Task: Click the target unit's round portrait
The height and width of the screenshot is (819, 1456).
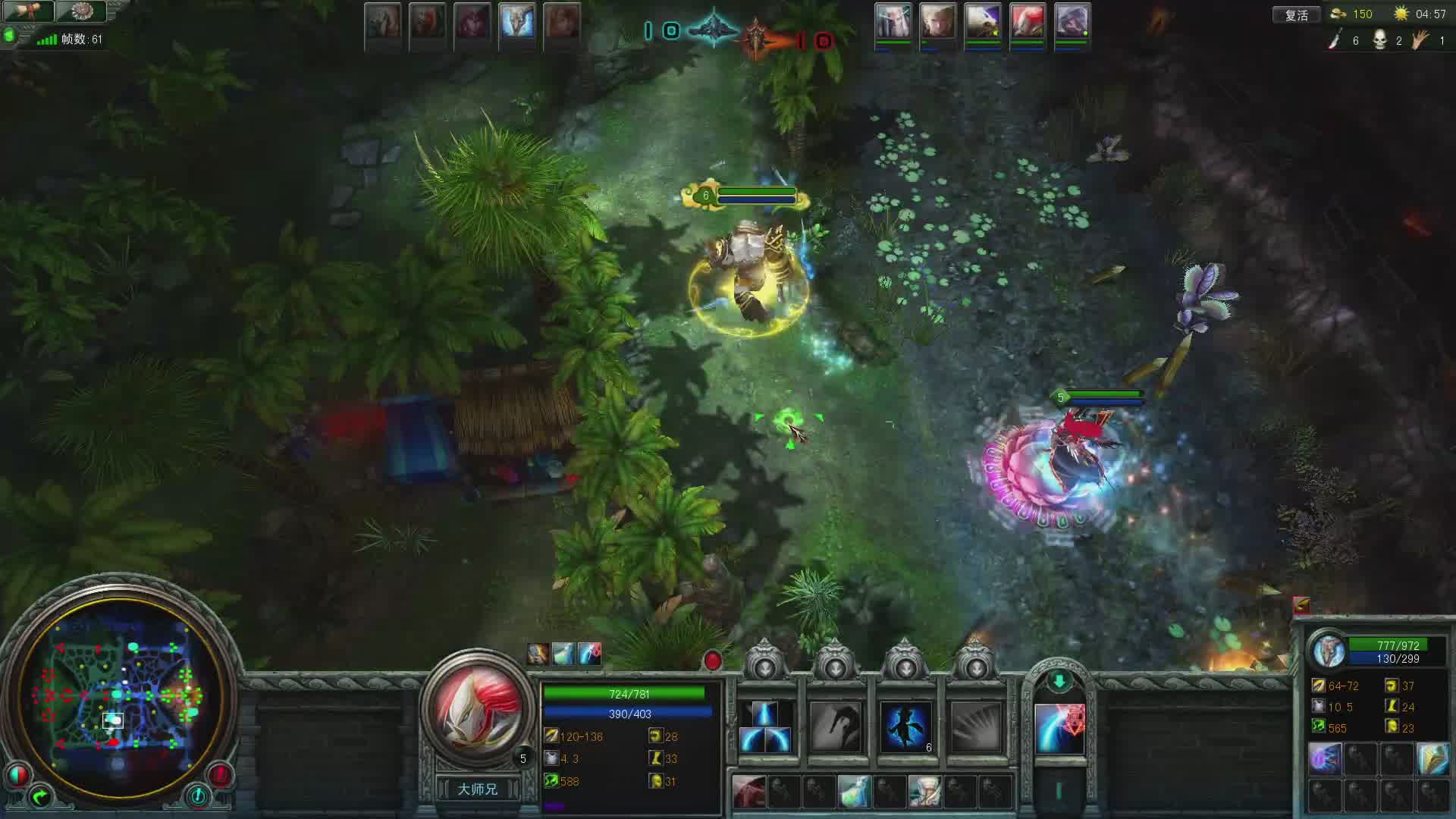Action: point(1329,651)
